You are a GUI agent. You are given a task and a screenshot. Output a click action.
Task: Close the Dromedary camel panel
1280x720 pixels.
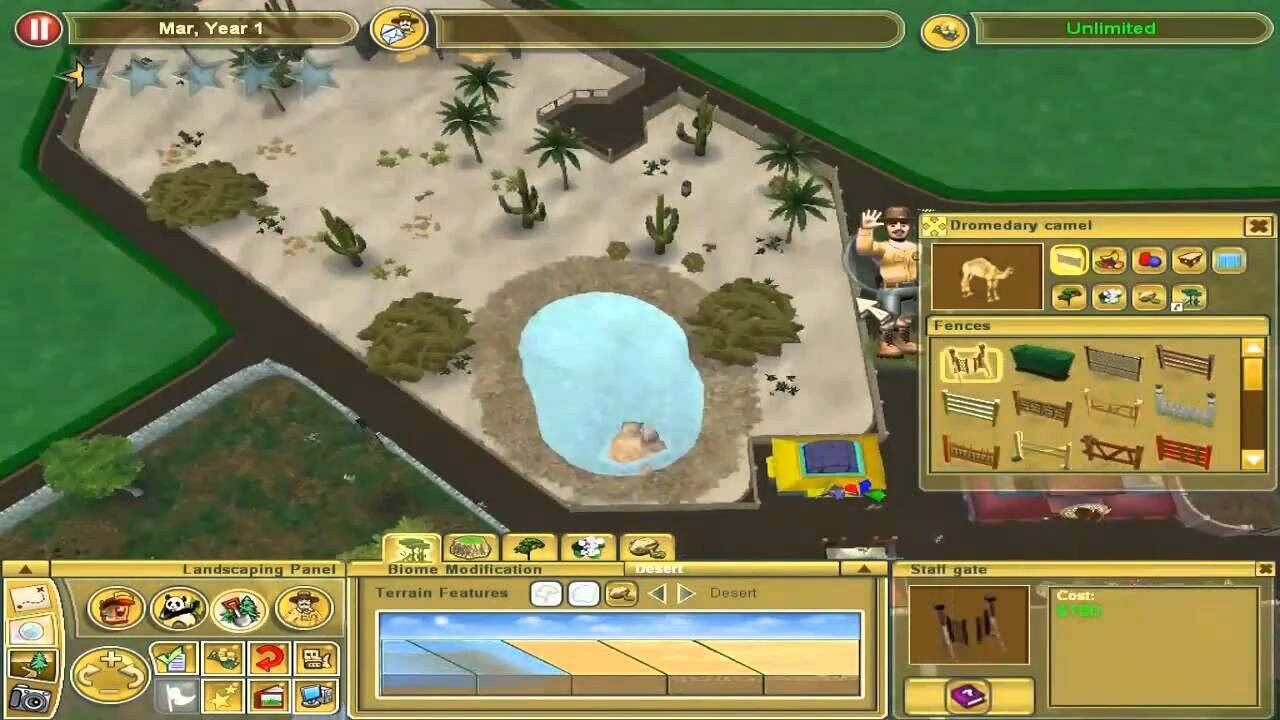click(x=1256, y=225)
